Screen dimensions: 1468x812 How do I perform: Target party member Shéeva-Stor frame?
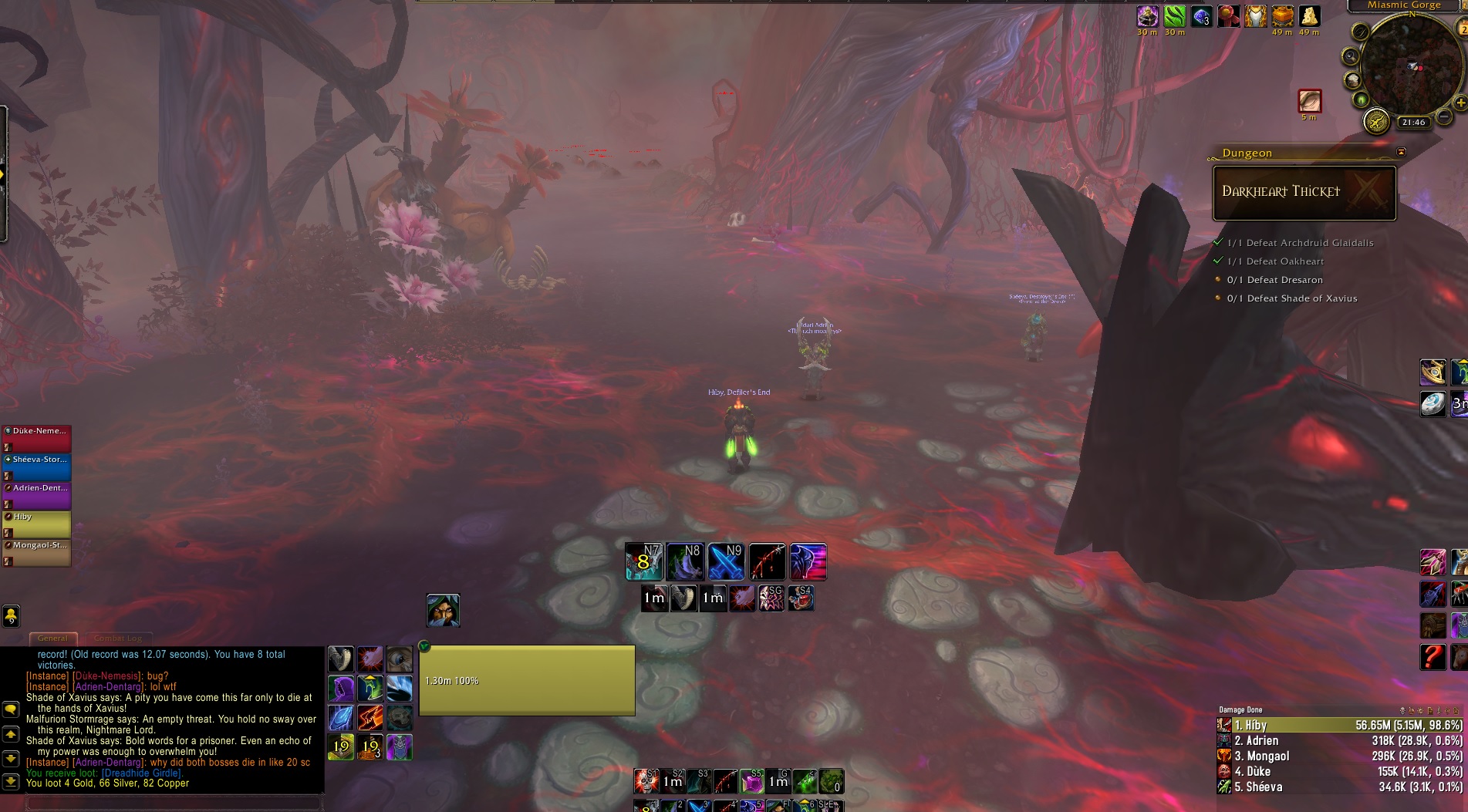[x=37, y=467]
